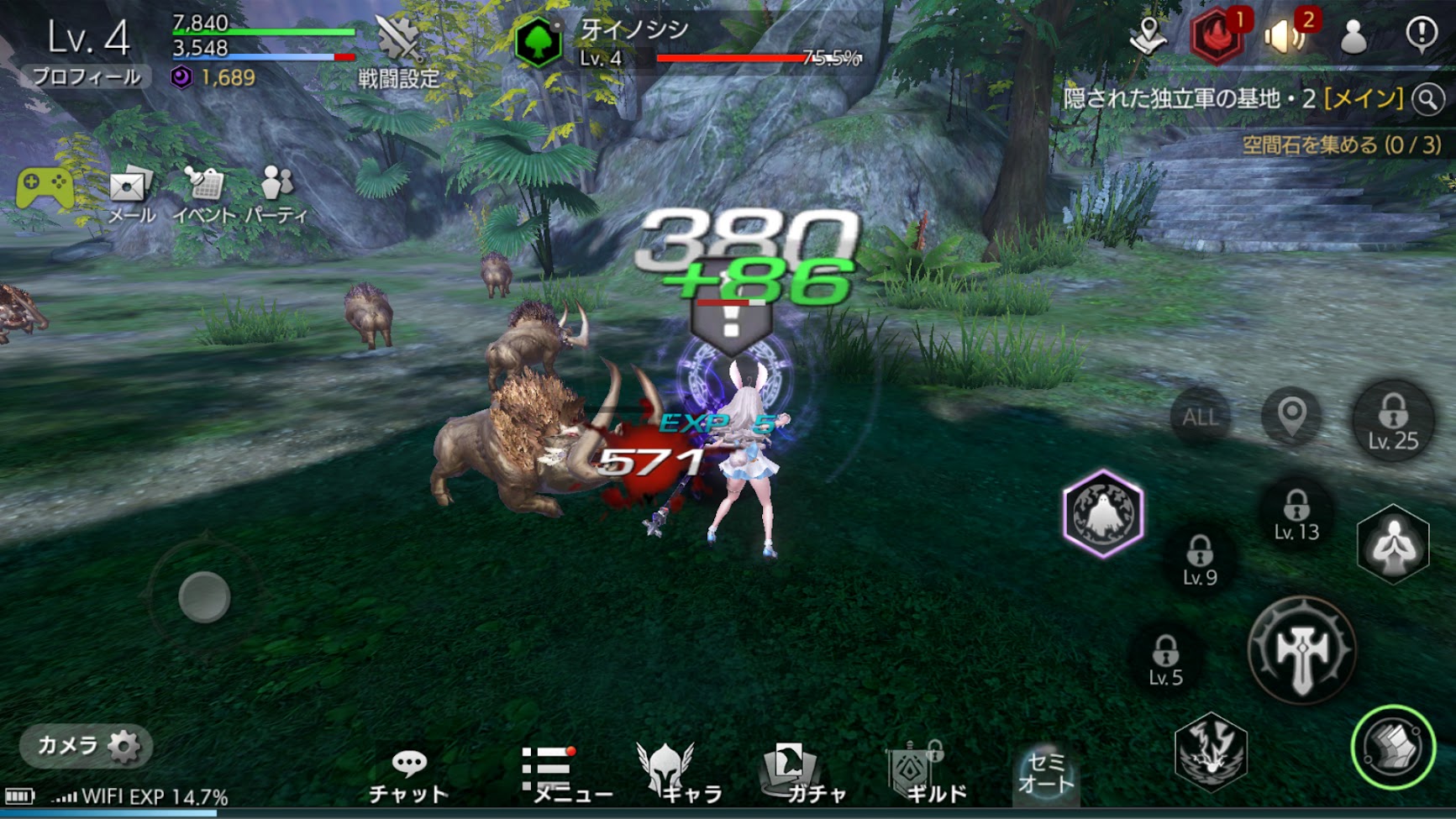Select the 空間石を集める quest objective
The image size is (1456, 819).
1341,144
